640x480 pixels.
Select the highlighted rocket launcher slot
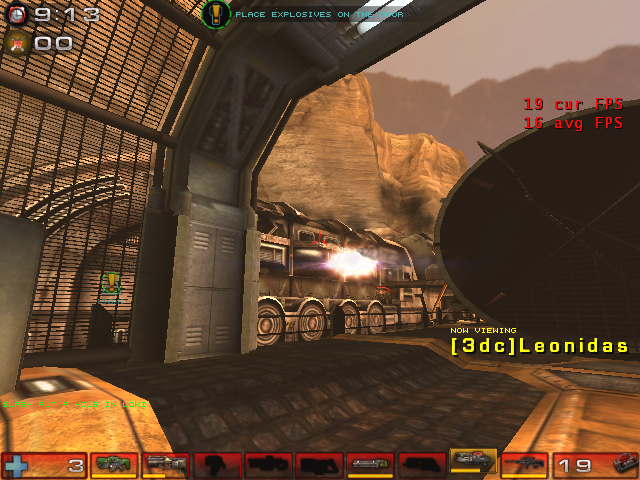pyautogui.click(x=473, y=462)
